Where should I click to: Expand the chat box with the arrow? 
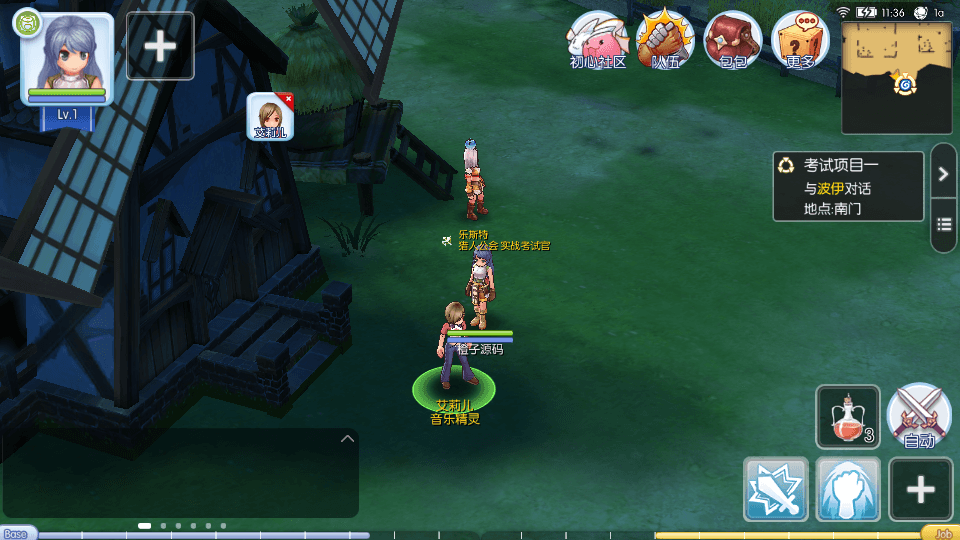pyautogui.click(x=347, y=438)
